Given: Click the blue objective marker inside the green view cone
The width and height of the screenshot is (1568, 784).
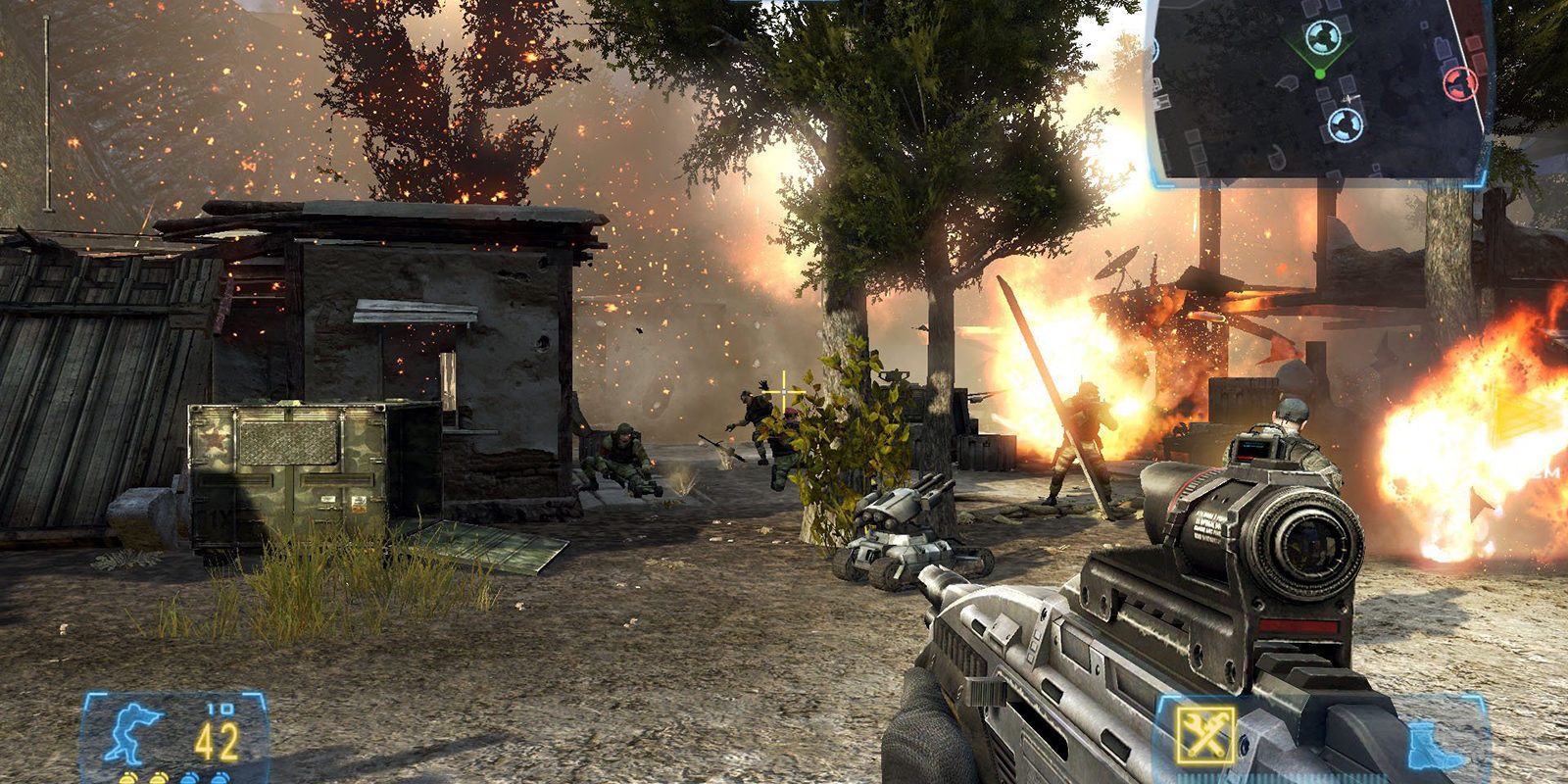Looking at the screenshot, I should coord(1323,37).
